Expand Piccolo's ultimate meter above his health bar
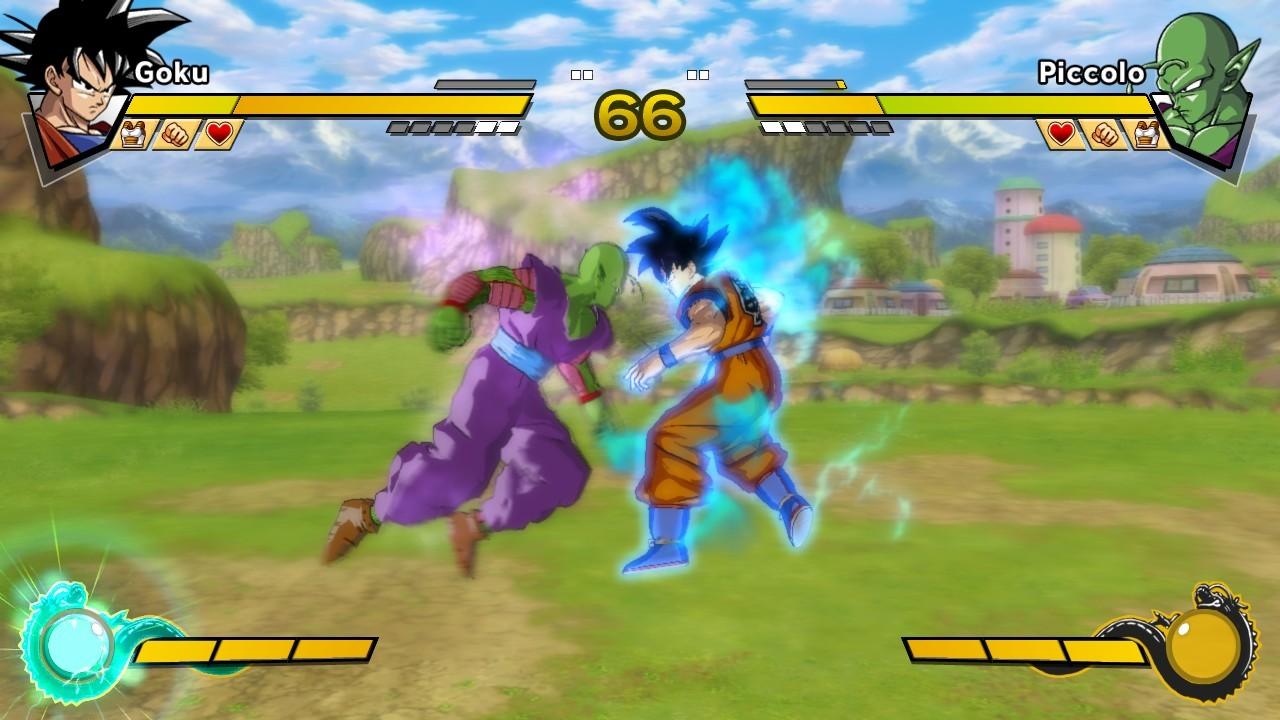This screenshot has width=1280, height=720. pos(796,86)
